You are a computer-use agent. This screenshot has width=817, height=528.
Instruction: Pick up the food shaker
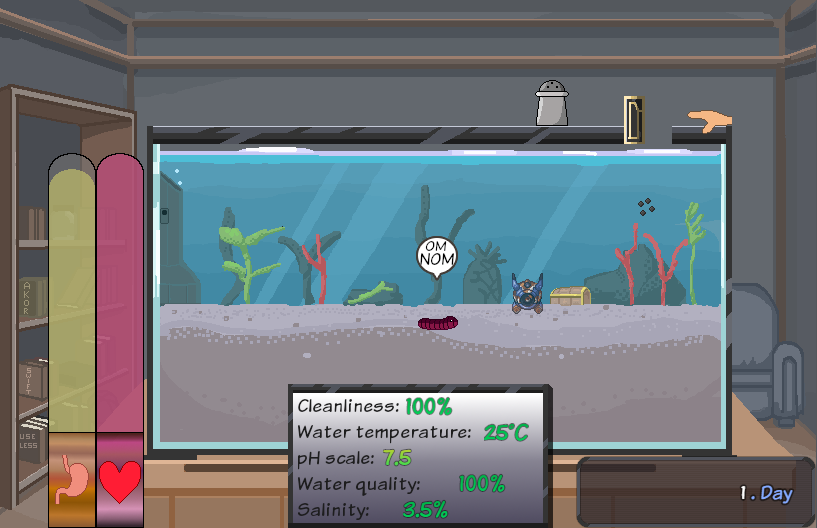[x=552, y=104]
